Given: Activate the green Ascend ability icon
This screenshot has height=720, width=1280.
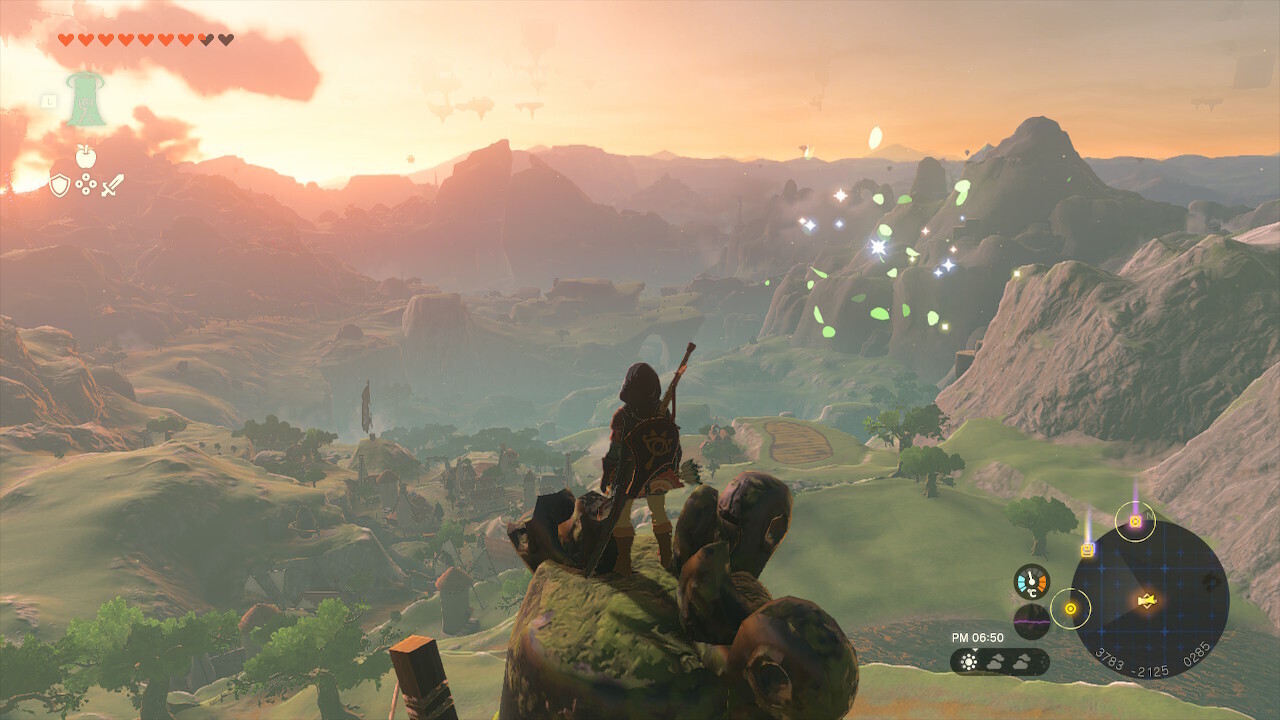Looking at the screenshot, I should pyautogui.click(x=86, y=100).
